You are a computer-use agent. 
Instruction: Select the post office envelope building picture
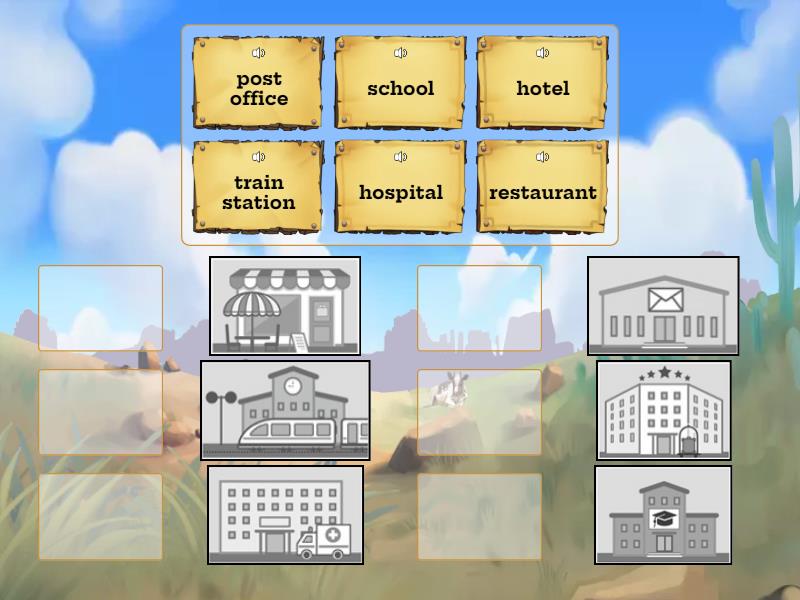tap(663, 306)
